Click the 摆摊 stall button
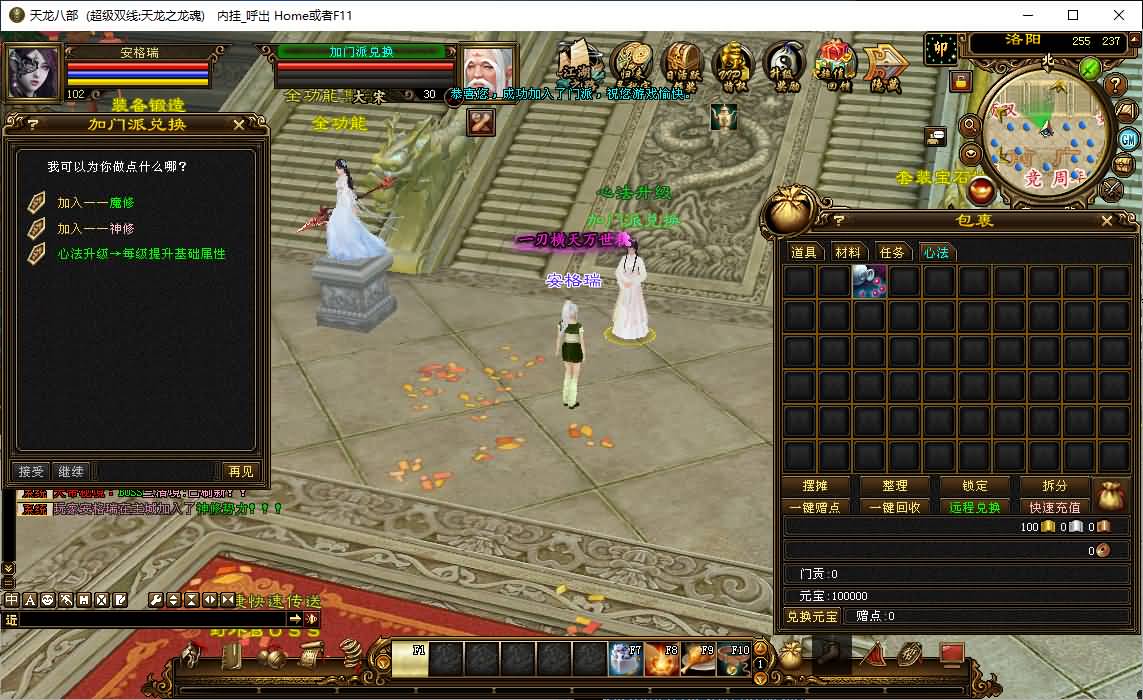The image size is (1143, 700). [x=815, y=486]
